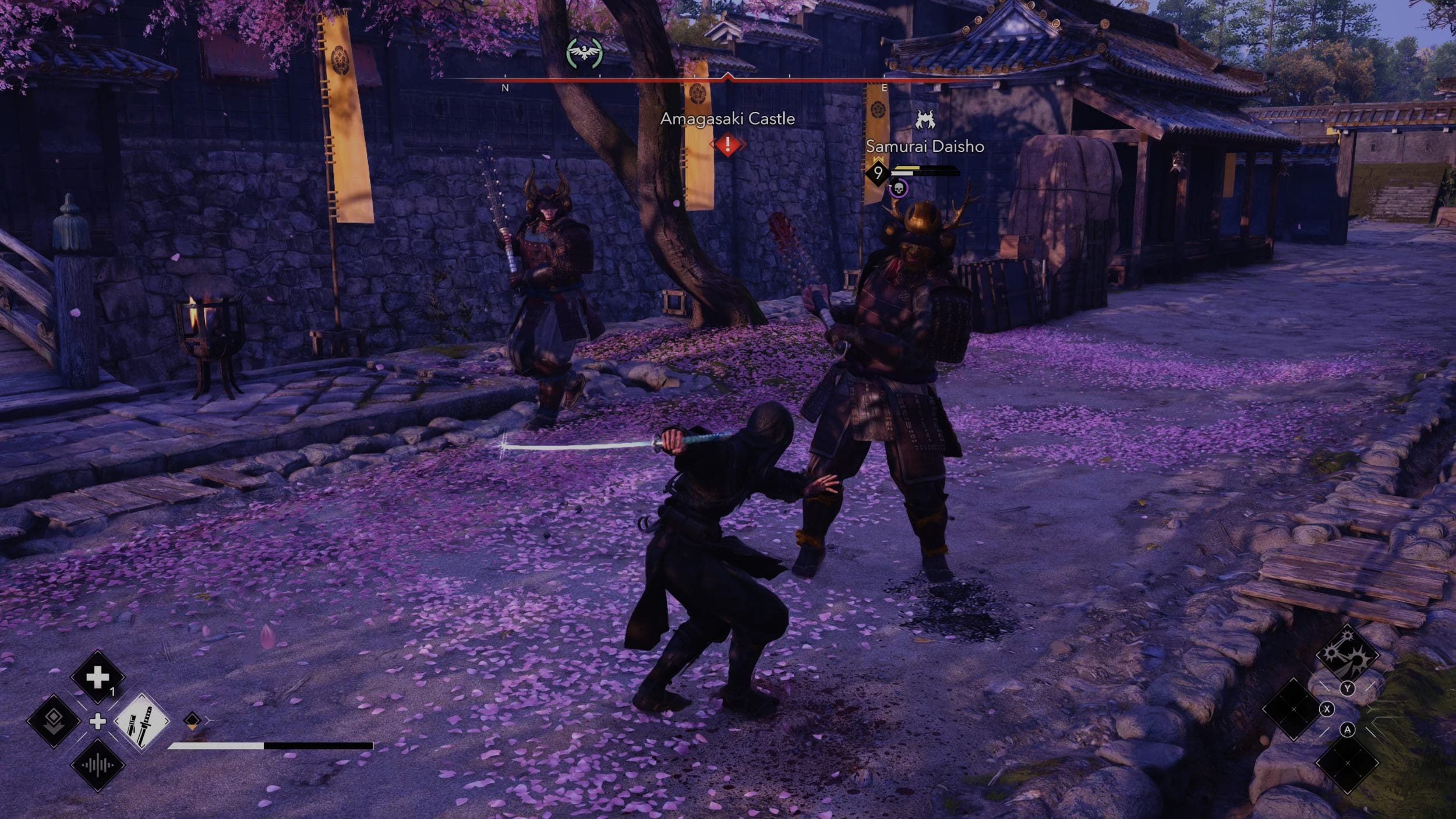This screenshot has width=1456, height=819.
Task: Click the eagle marker on the compass
Action: click(584, 54)
